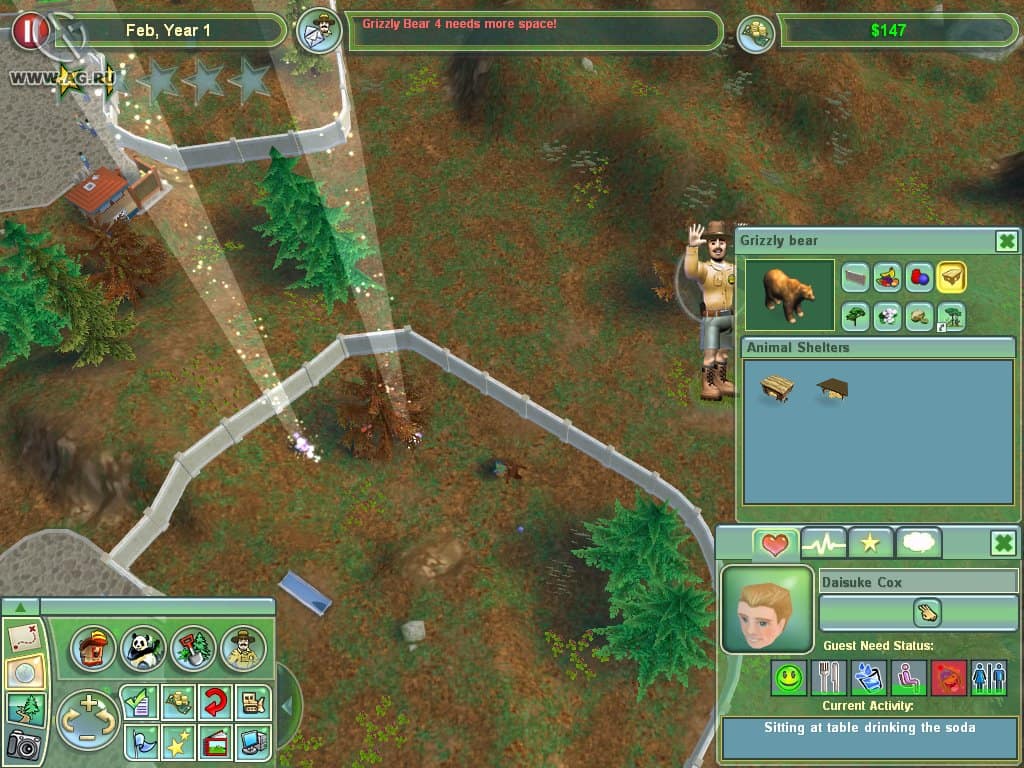This screenshot has width=1024, height=768.
Task: Switch to the guest star tab
Action: 870,543
